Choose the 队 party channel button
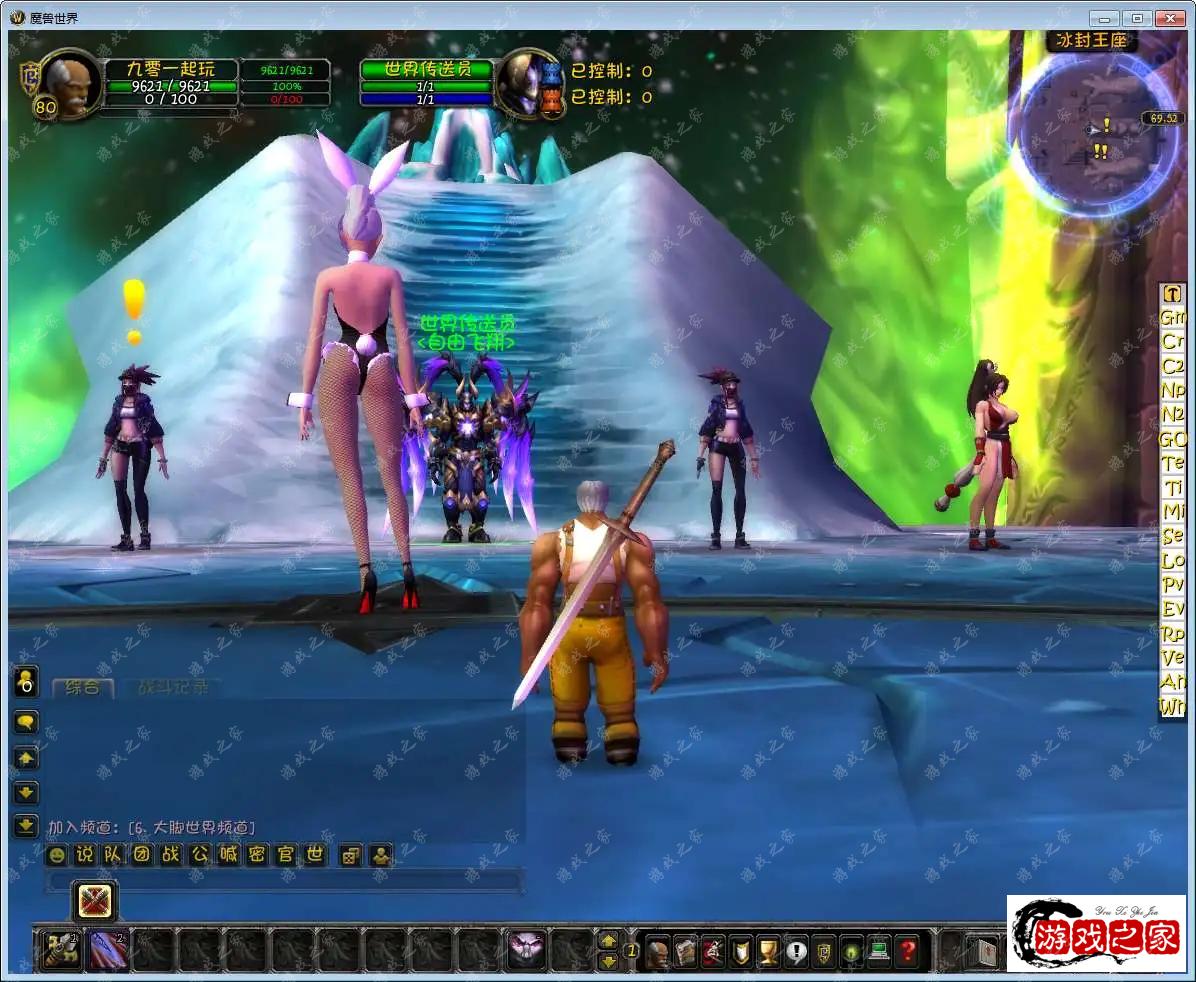The image size is (1196, 982). click(x=114, y=855)
